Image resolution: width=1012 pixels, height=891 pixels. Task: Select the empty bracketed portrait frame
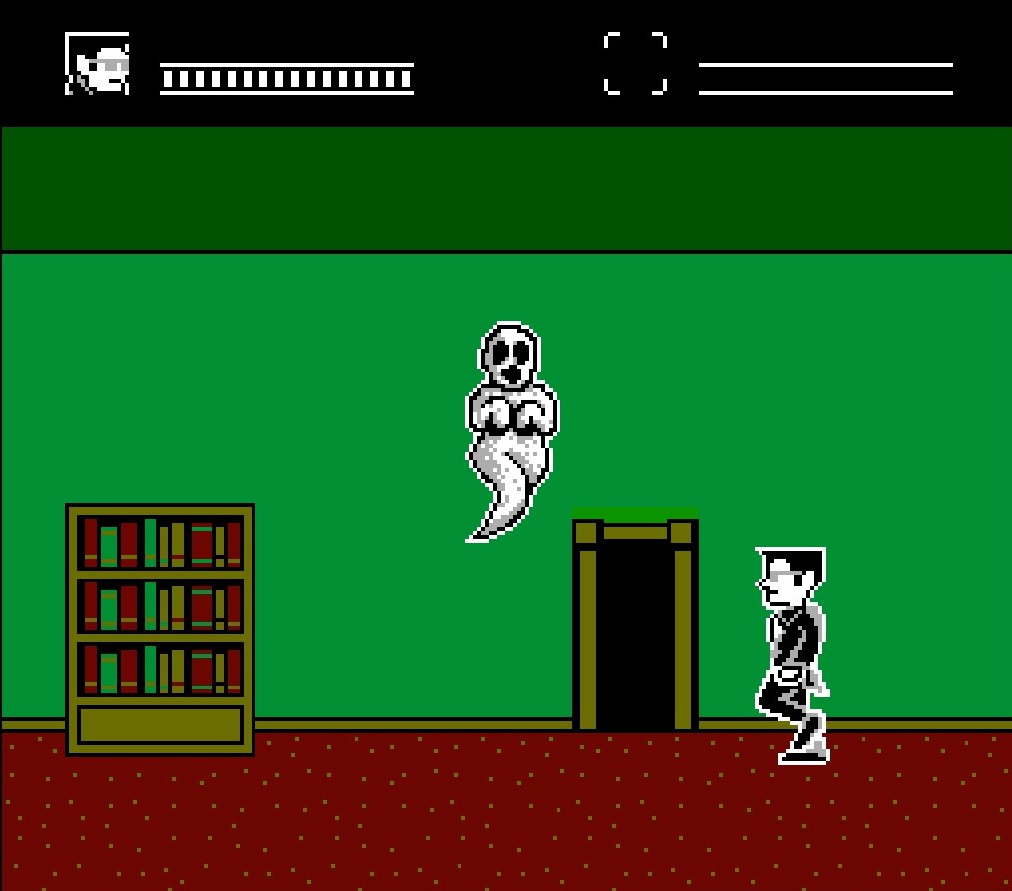tap(635, 63)
